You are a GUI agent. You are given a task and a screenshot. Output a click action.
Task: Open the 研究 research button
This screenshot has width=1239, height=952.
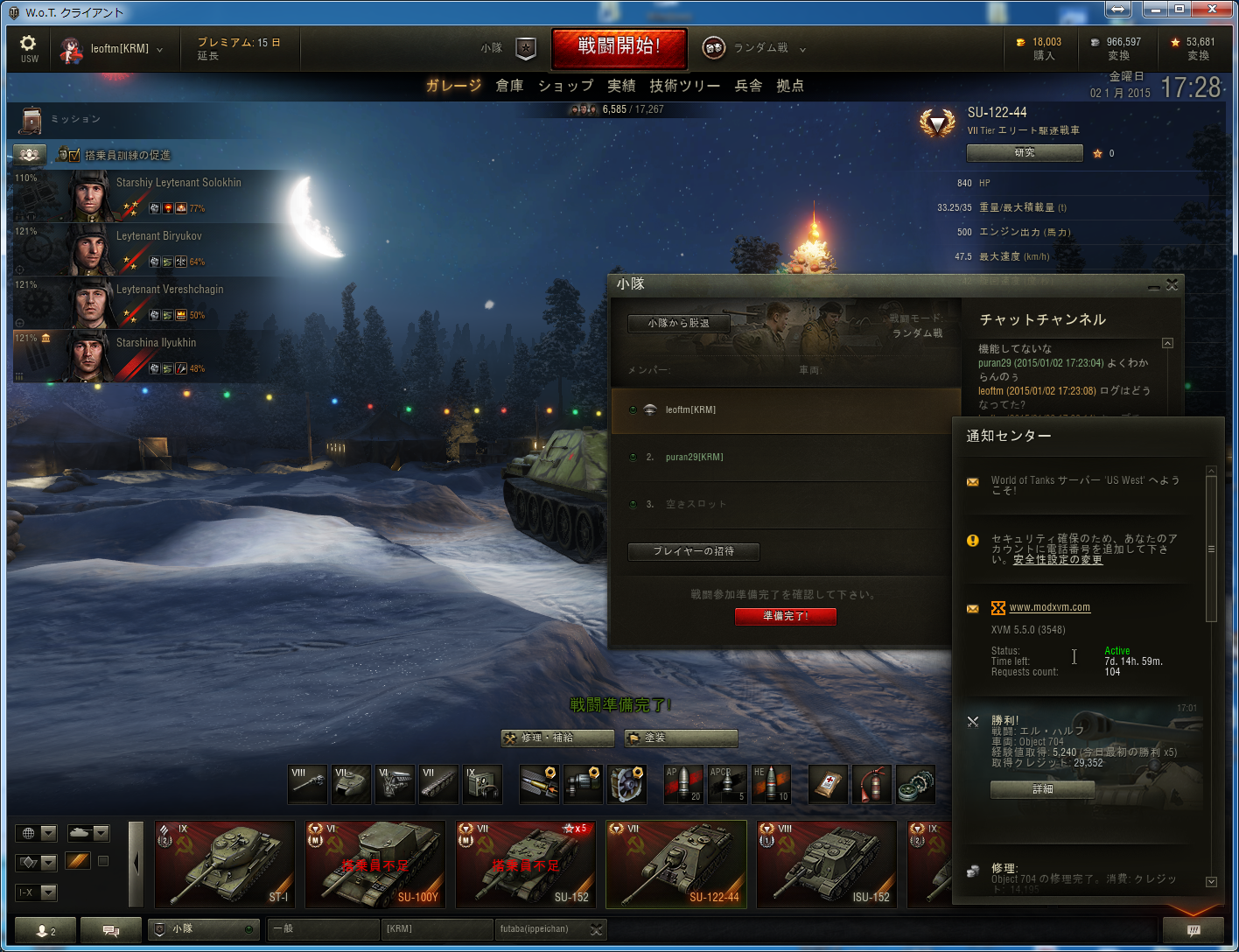1024,153
